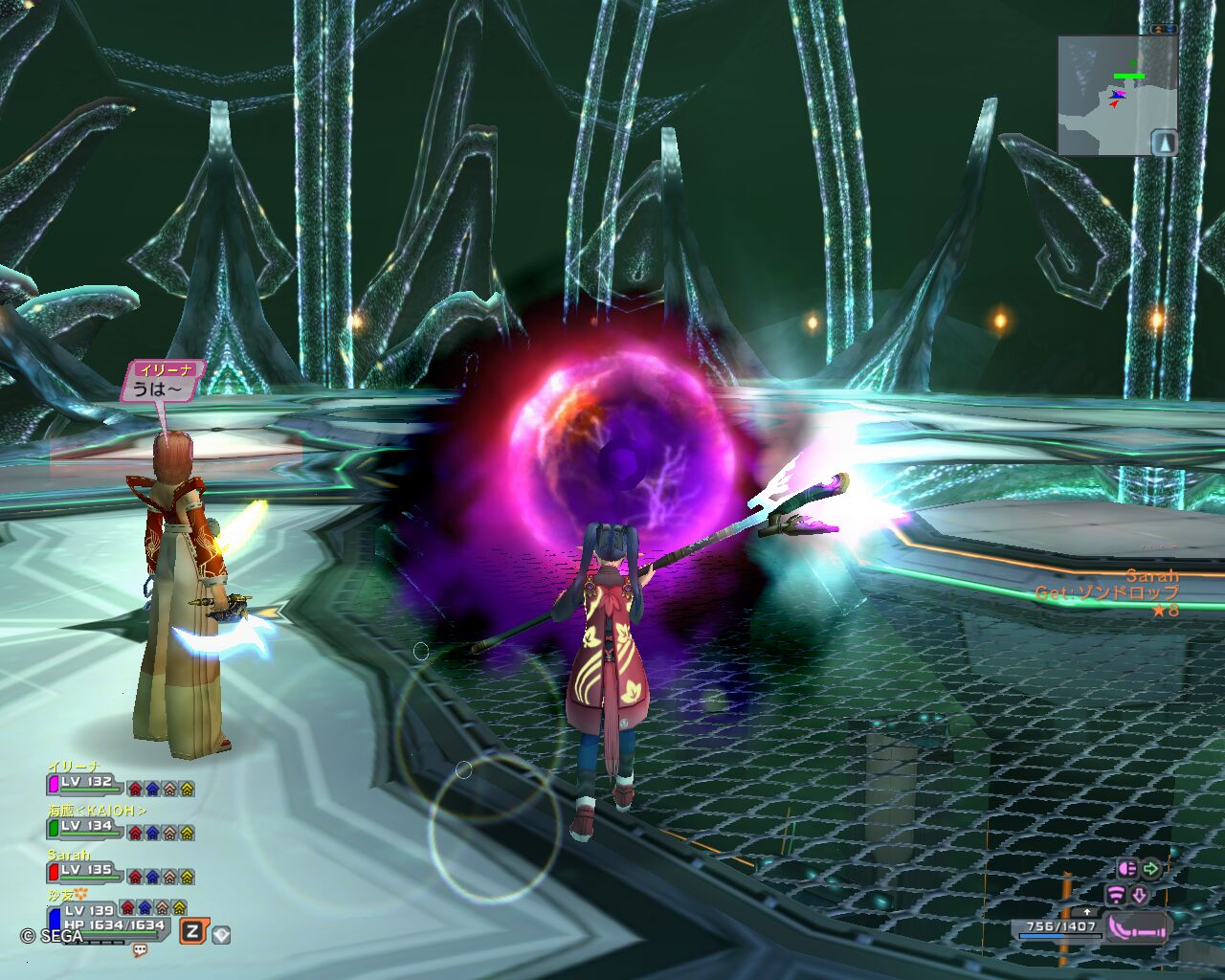This screenshot has height=980, width=1225.
Task: Click the pink down-arrow palette icon
Action: (x=1140, y=895)
